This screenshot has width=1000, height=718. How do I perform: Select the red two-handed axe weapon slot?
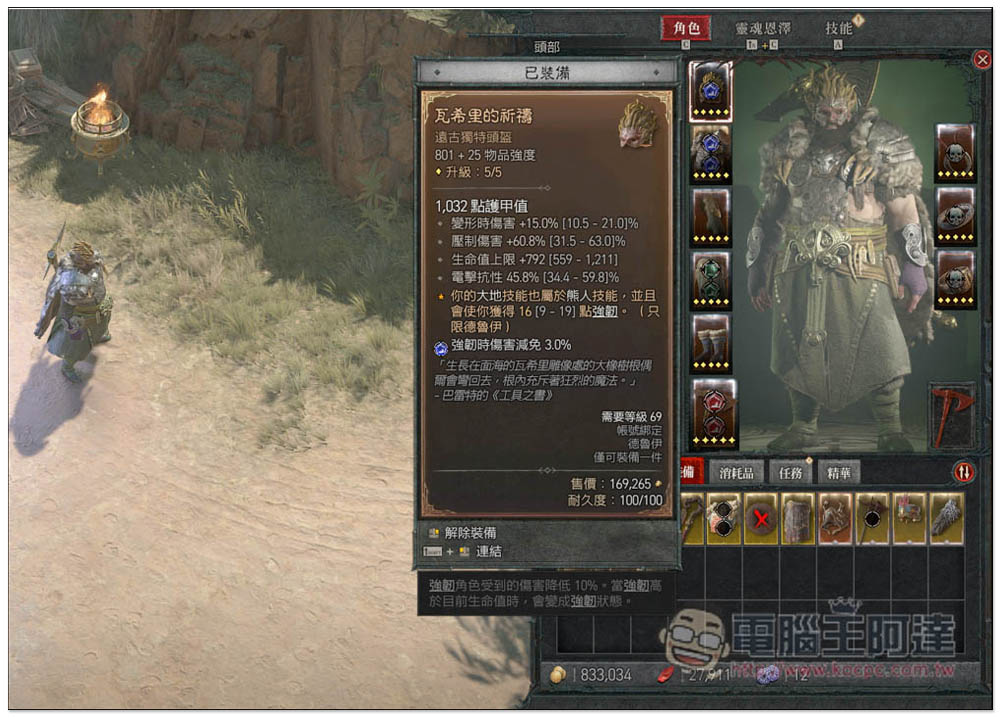(951, 413)
